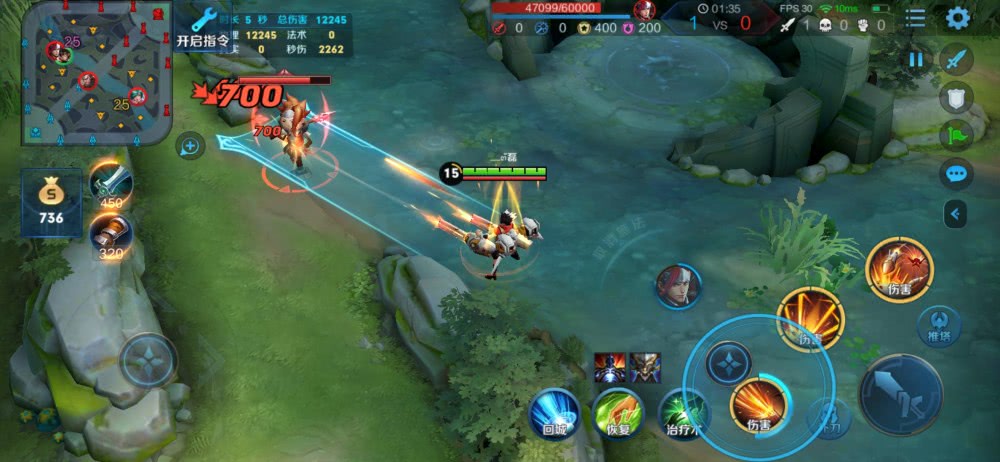The image size is (1000, 462).
Task: Select the 推塔 tower attack button
Action: (x=939, y=327)
